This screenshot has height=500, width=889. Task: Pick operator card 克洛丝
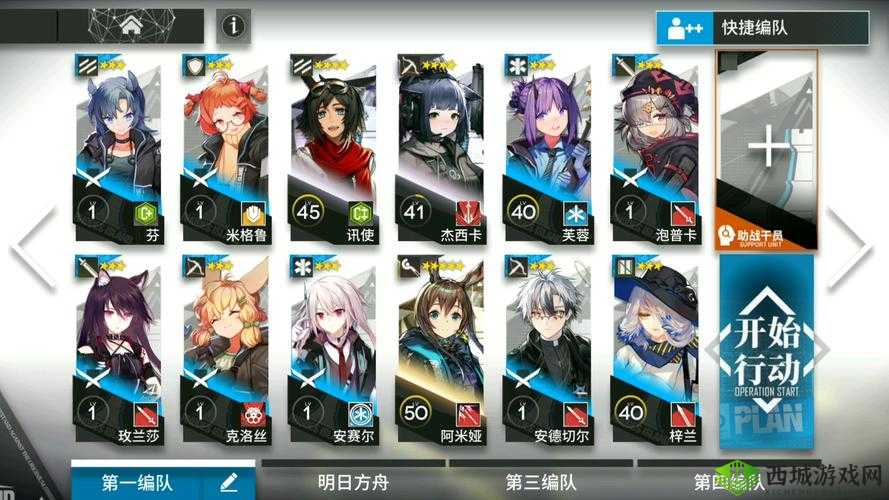pyautogui.click(x=226, y=350)
